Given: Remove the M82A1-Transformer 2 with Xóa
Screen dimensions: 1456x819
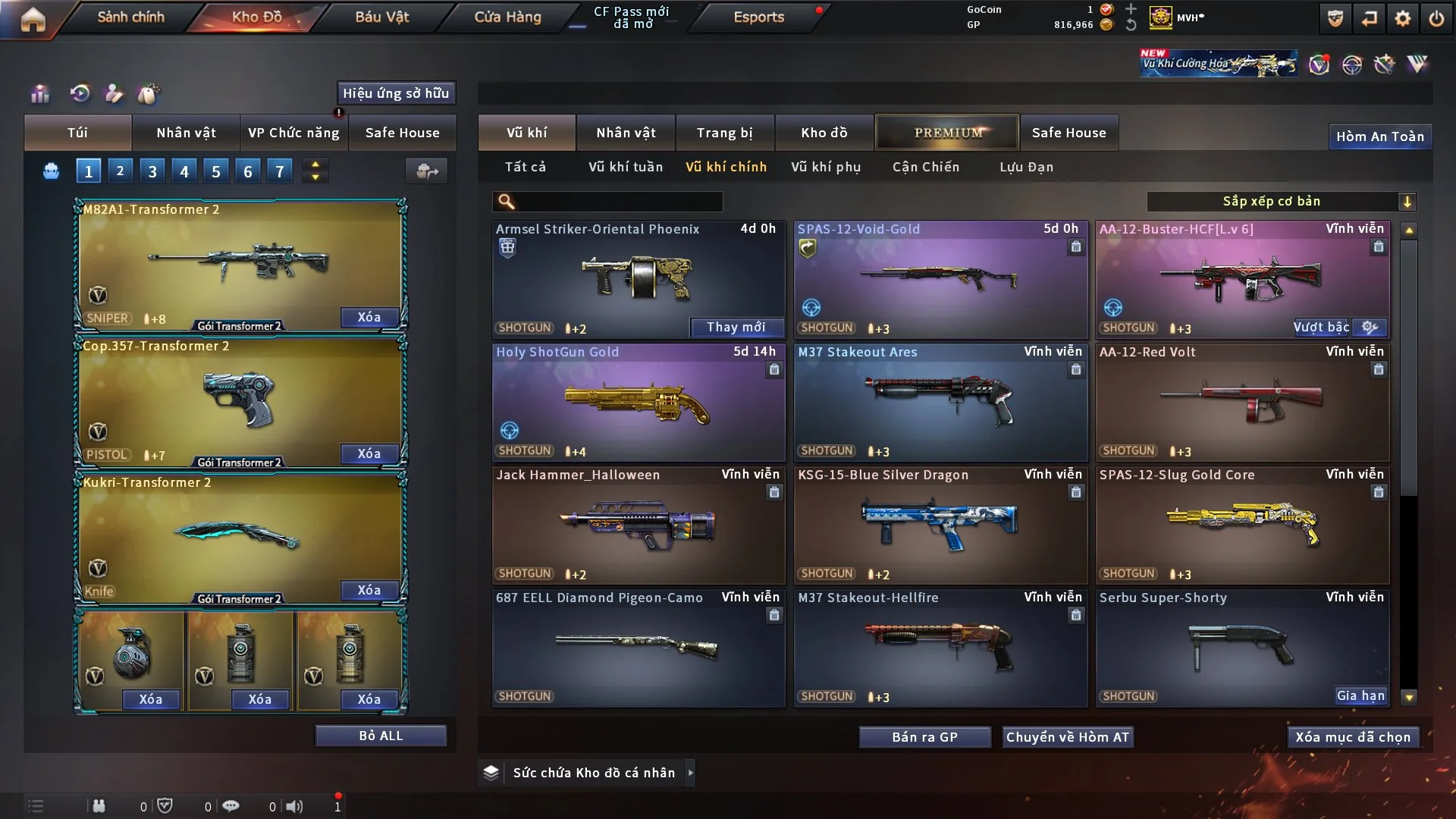Looking at the screenshot, I should tap(369, 317).
